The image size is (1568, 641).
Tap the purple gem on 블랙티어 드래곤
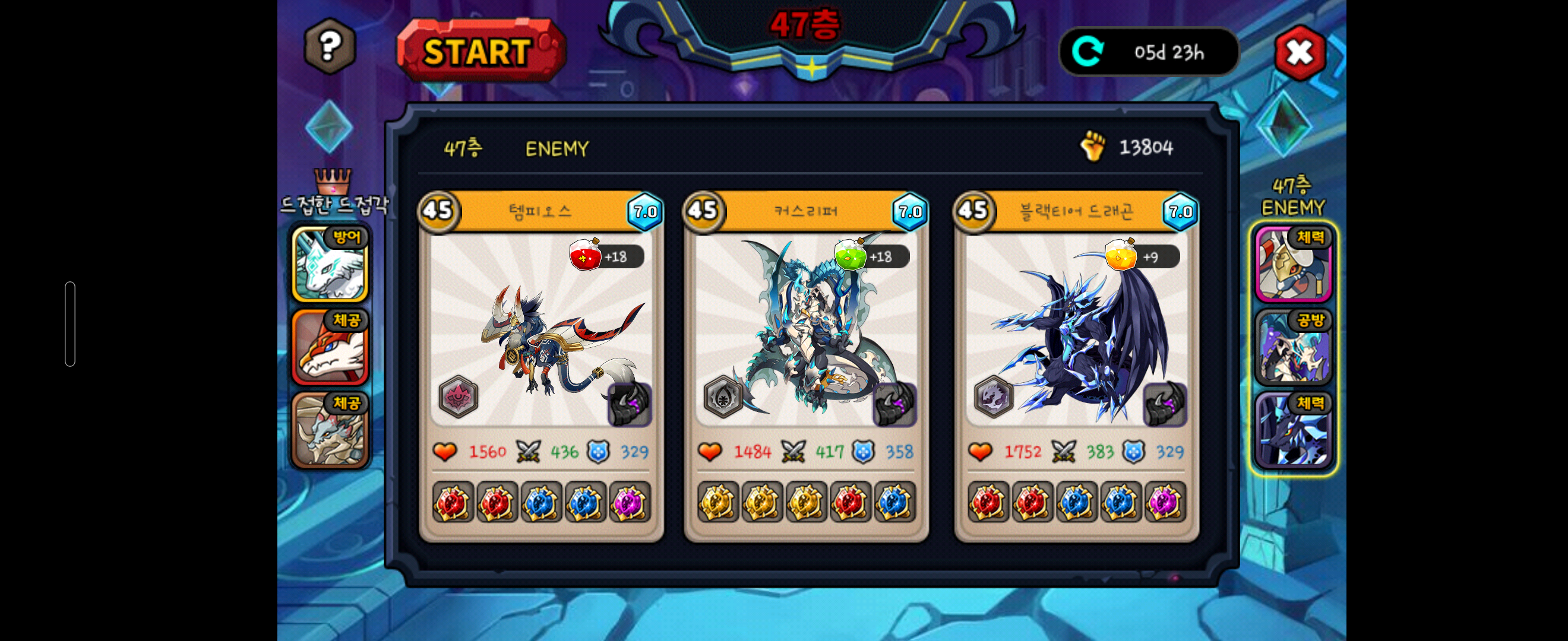1165,502
